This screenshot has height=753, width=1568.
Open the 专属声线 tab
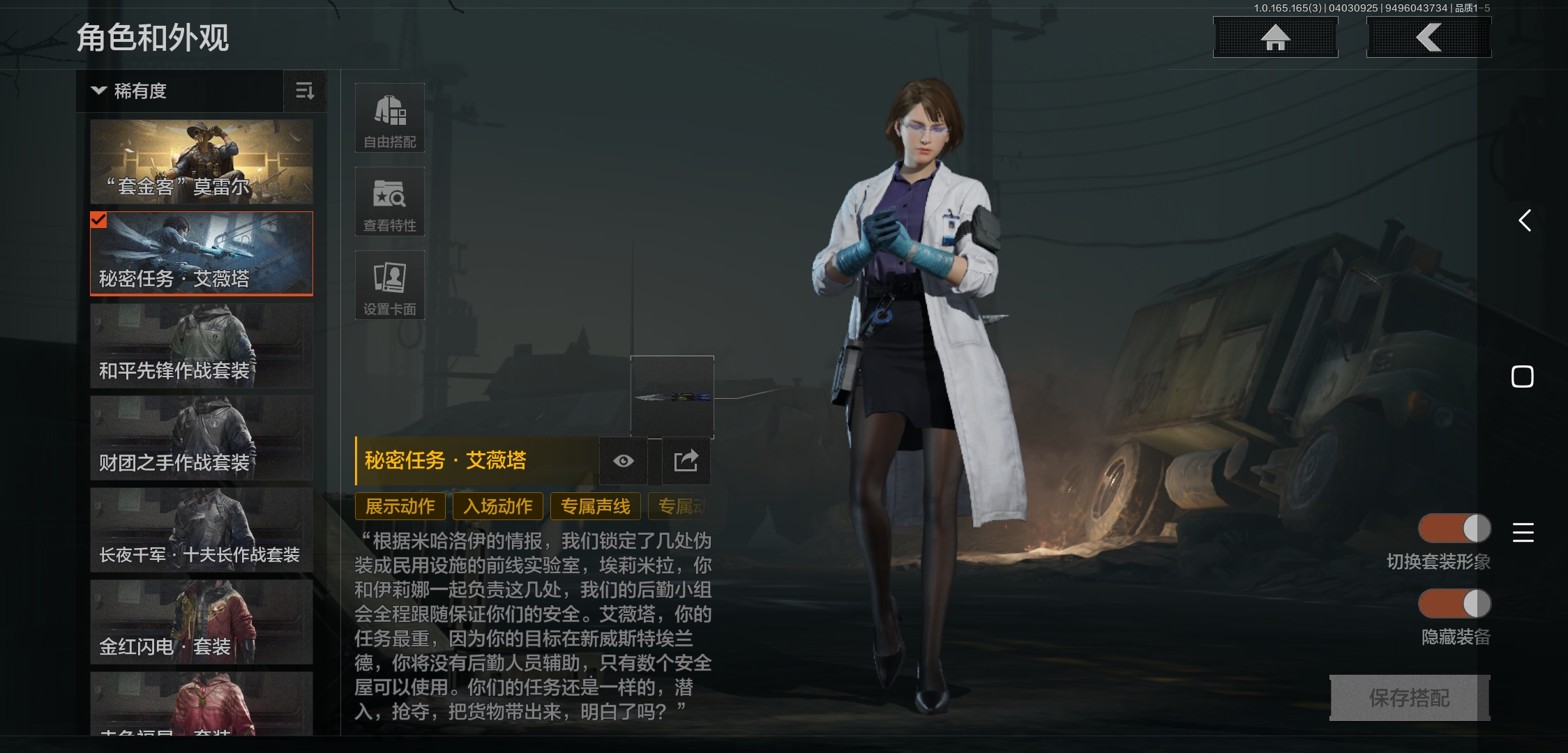pyautogui.click(x=595, y=506)
